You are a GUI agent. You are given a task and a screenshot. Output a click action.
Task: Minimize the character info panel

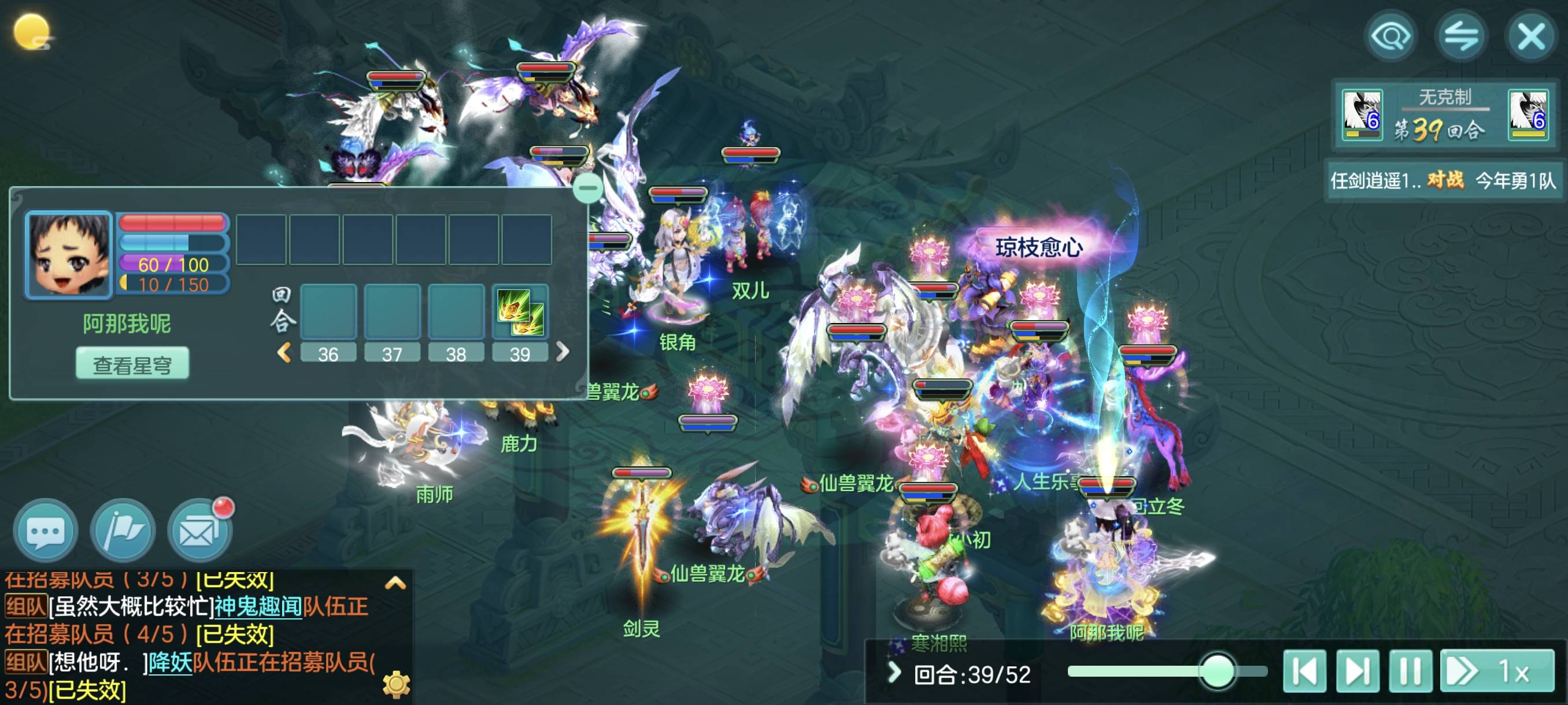pyautogui.click(x=587, y=187)
